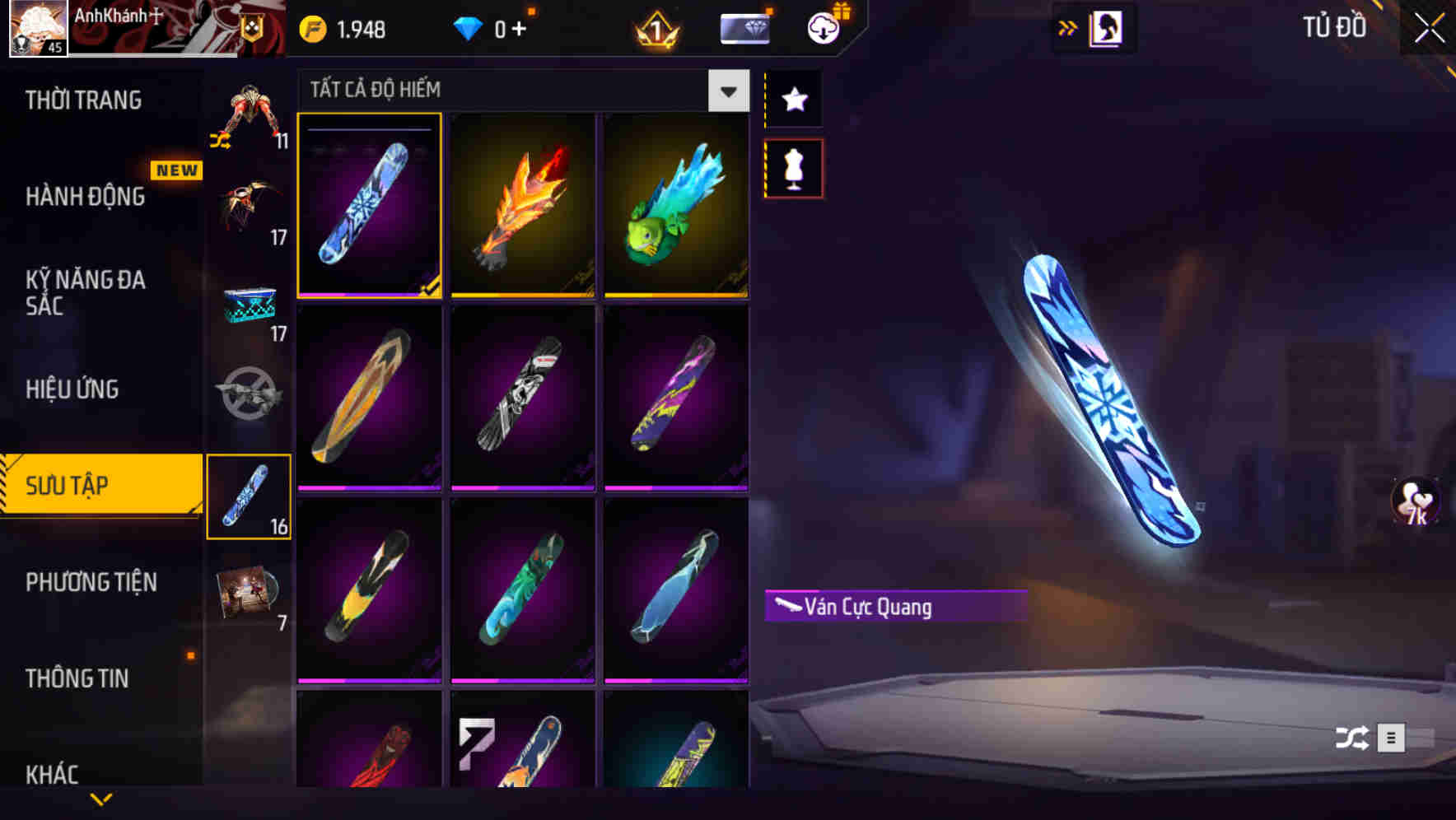The width and height of the screenshot is (1456, 820).
Task: Click the PHƯƠNG TIỆN sidebar entry
Action: coord(91,582)
